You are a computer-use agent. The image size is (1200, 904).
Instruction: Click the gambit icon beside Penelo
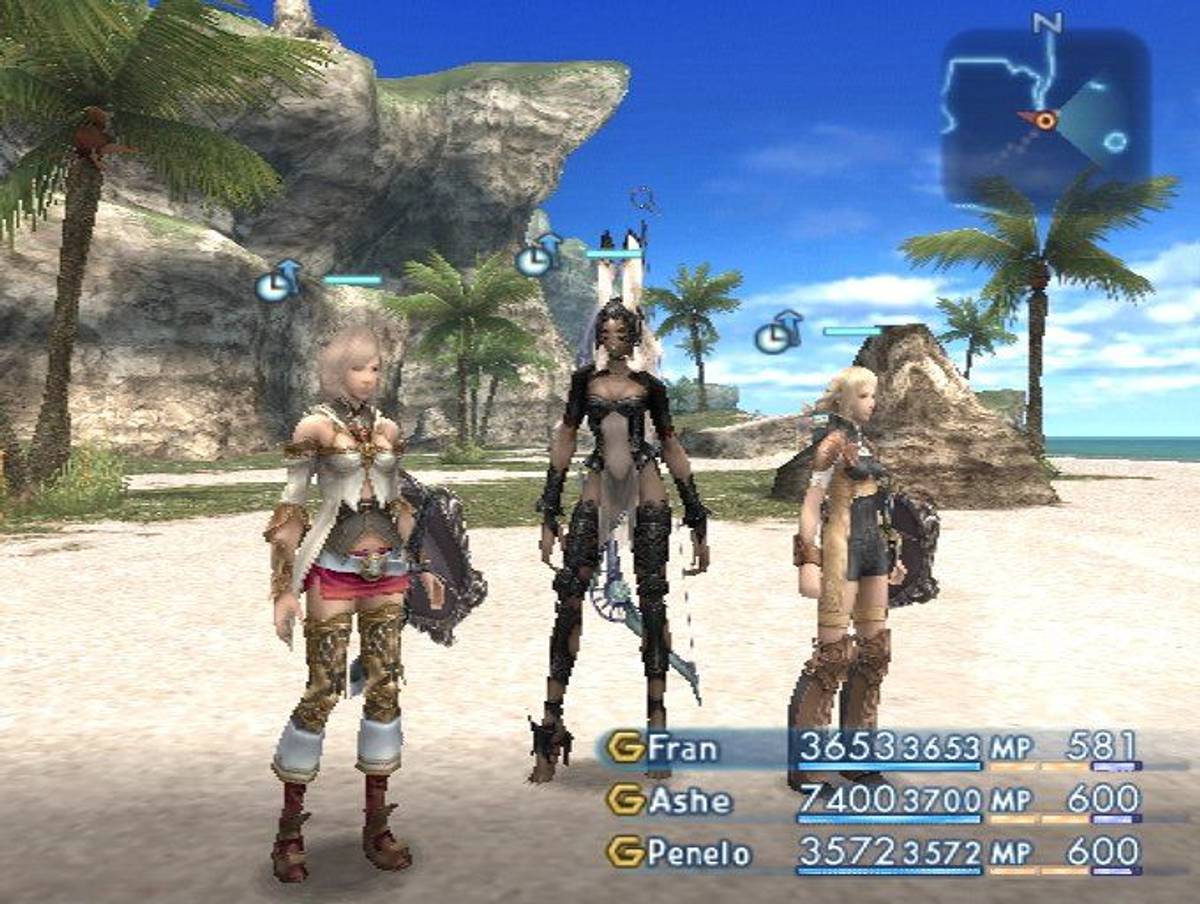(625, 853)
